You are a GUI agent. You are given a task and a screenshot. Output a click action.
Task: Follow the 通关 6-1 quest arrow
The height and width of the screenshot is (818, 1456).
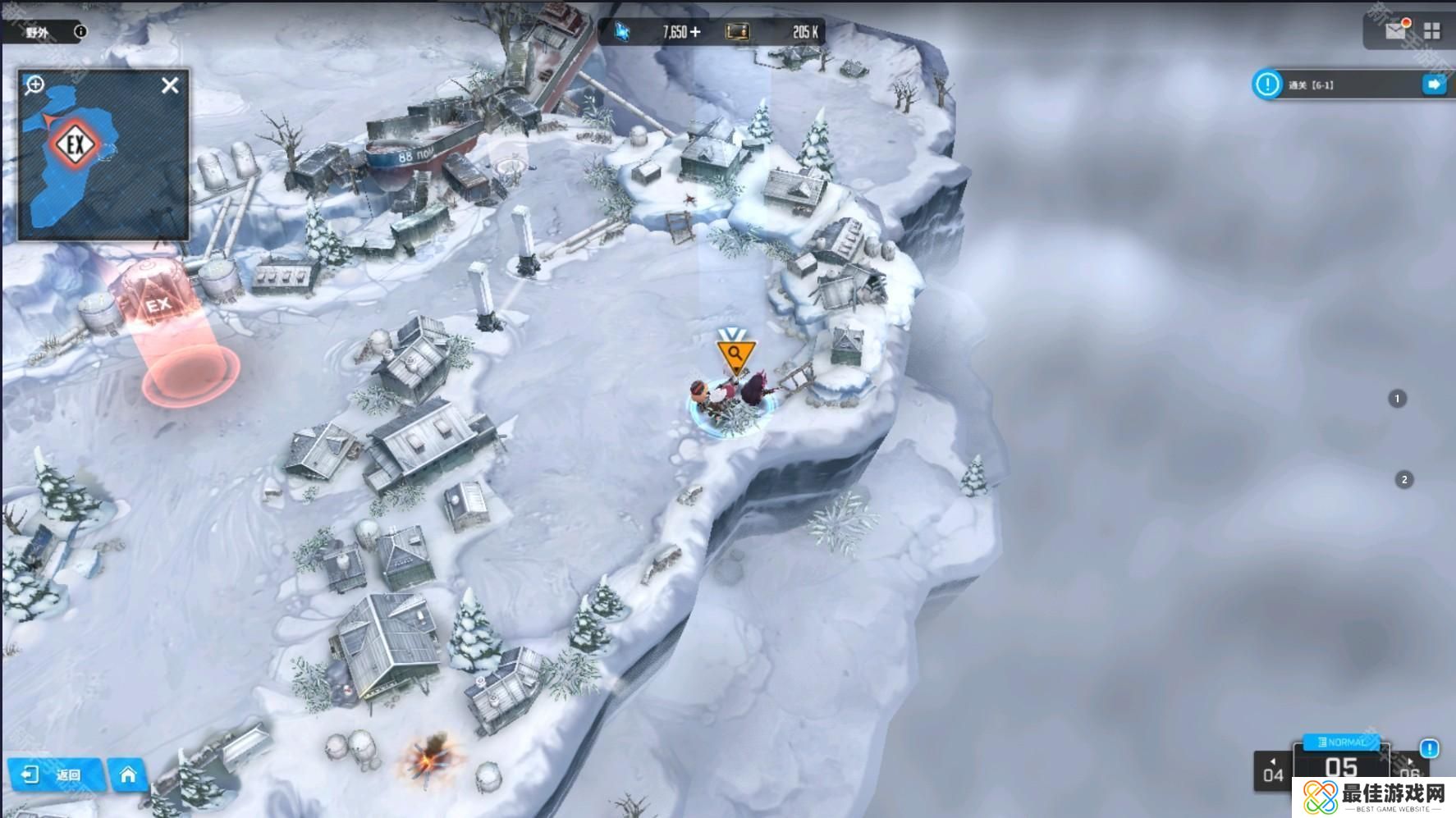click(1434, 85)
